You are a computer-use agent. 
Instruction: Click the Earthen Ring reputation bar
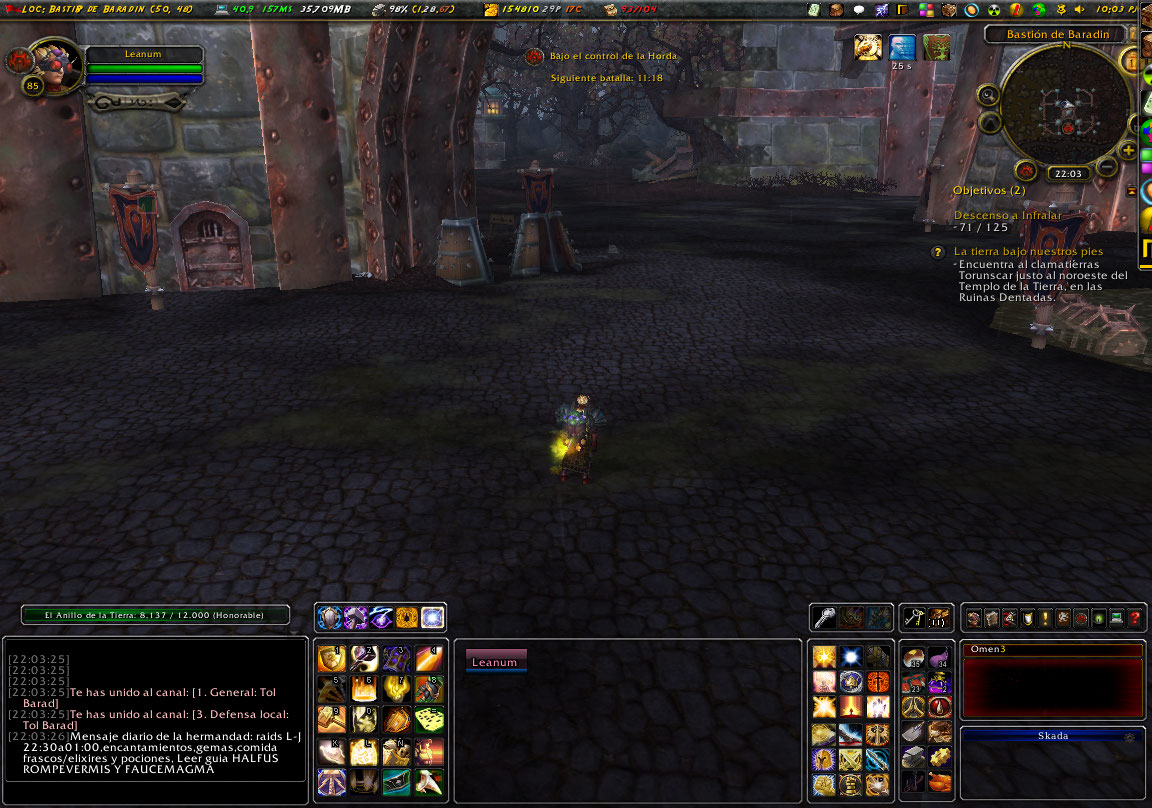pyautogui.click(x=156, y=615)
